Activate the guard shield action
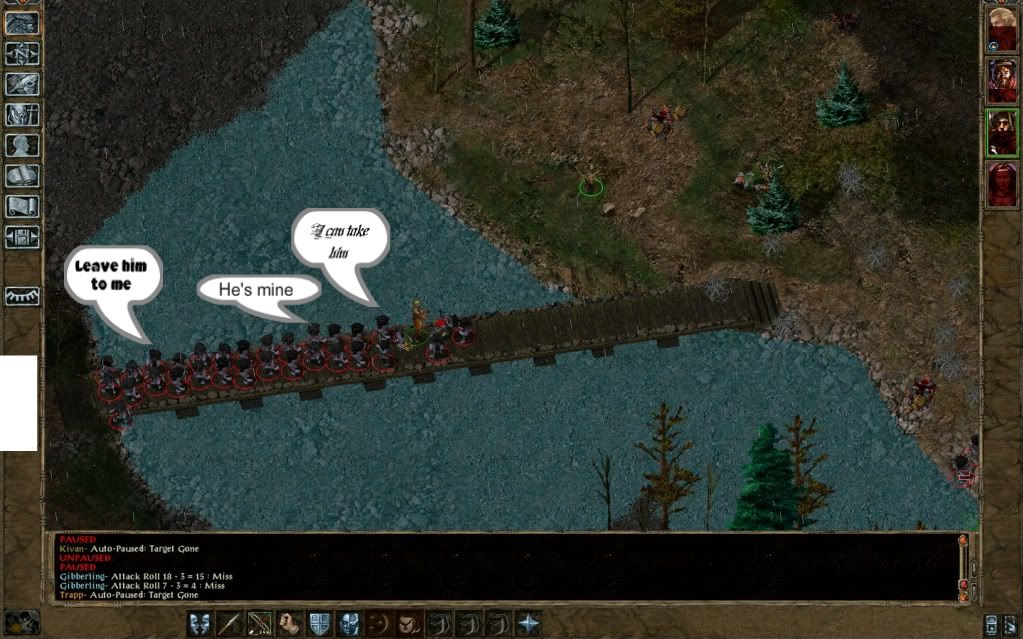 tap(320, 622)
